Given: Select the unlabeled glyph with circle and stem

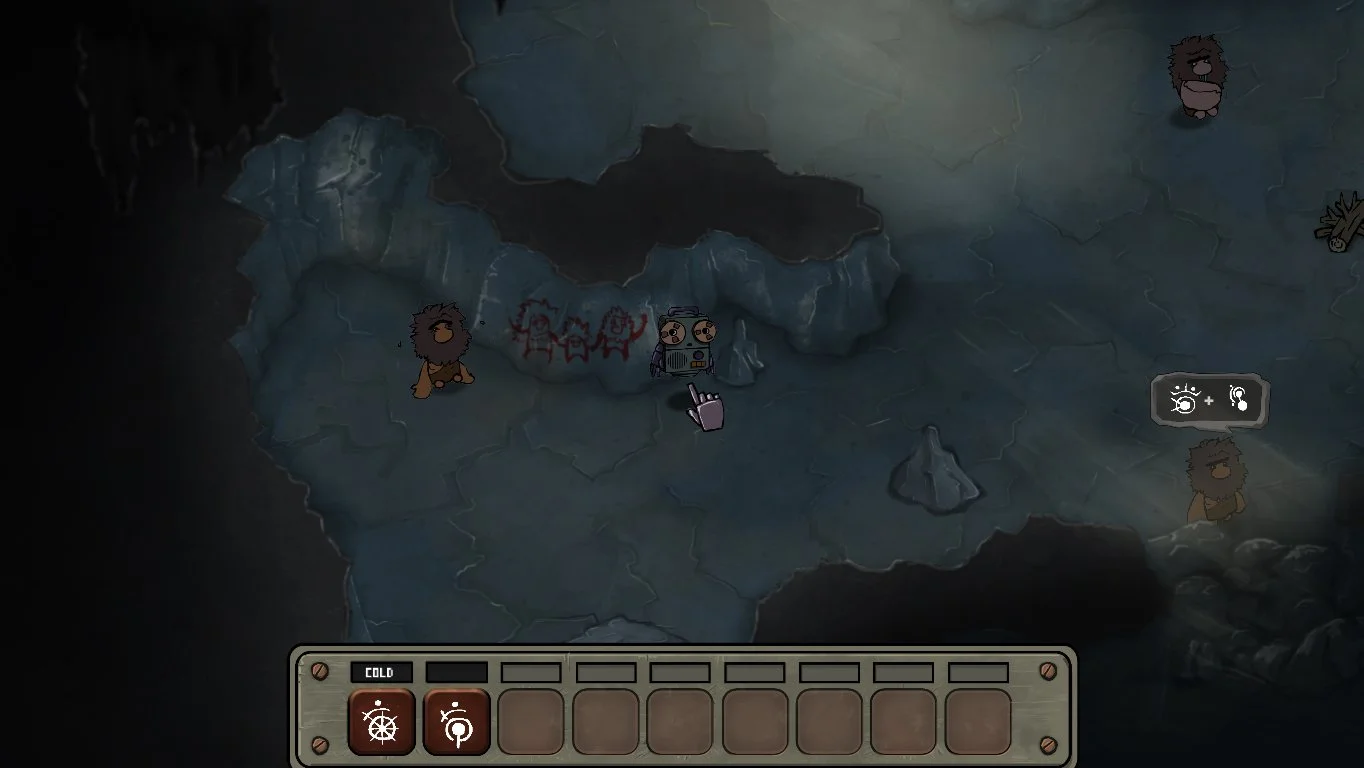Looking at the screenshot, I should (x=457, y=721).
